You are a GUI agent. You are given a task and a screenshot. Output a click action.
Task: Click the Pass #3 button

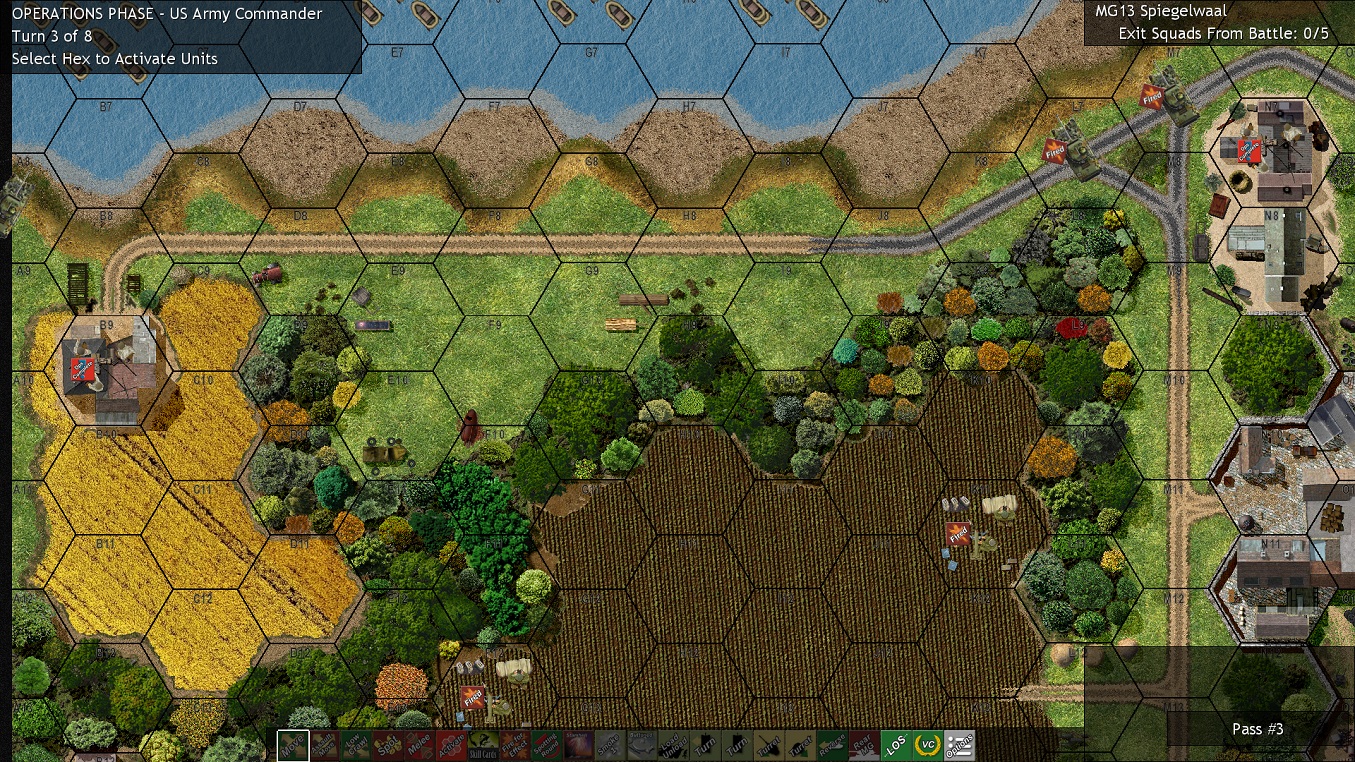[x=1258, y=730]
